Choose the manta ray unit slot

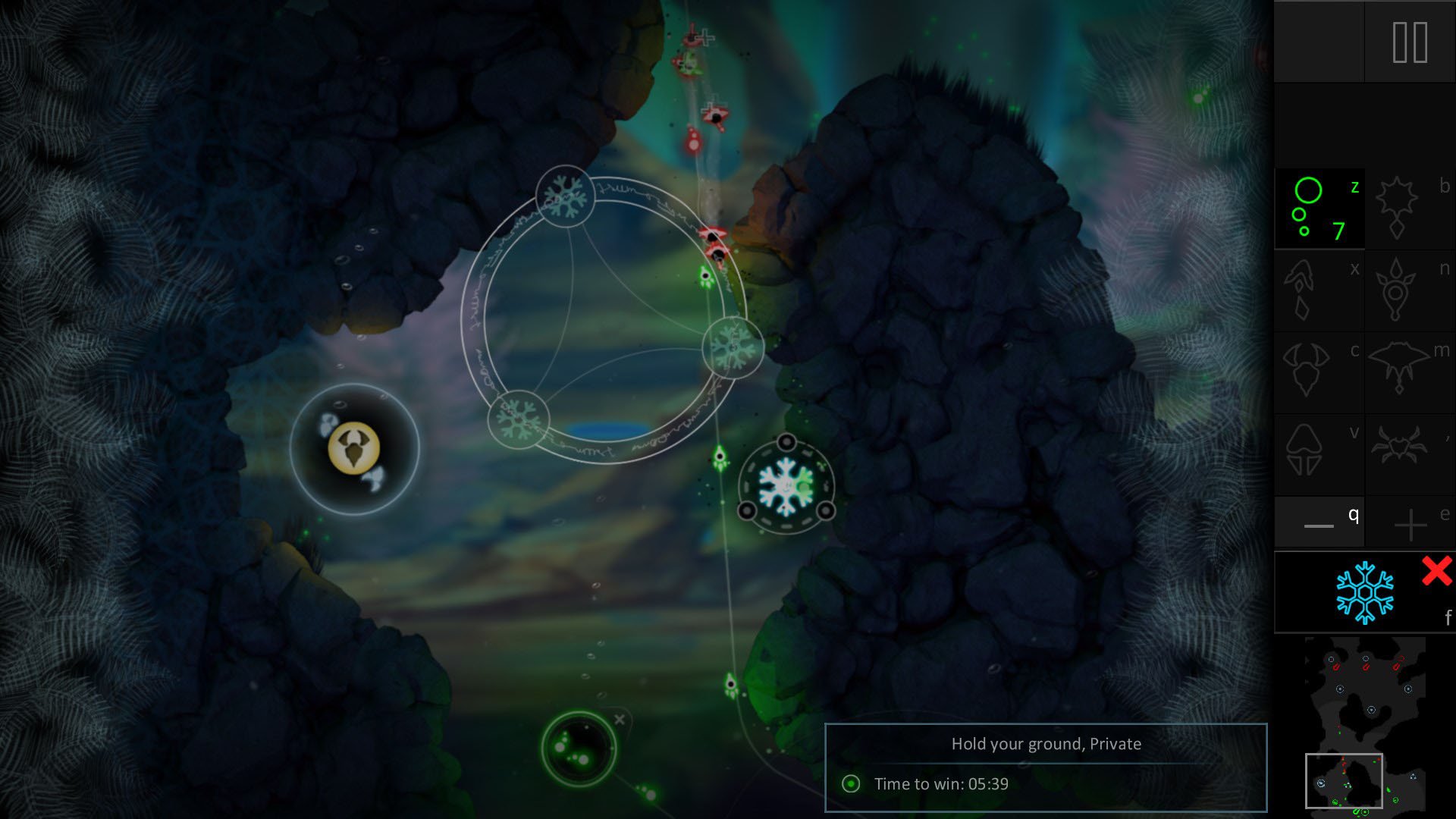point(1398,369)
